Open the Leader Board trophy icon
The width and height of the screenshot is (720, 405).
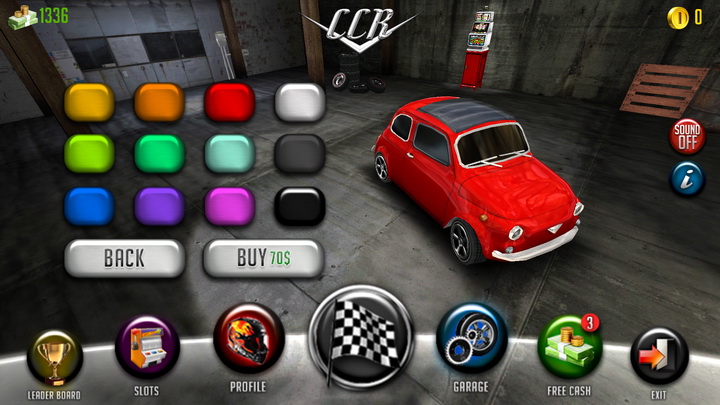pyautogui.click(x=54, y=357)
